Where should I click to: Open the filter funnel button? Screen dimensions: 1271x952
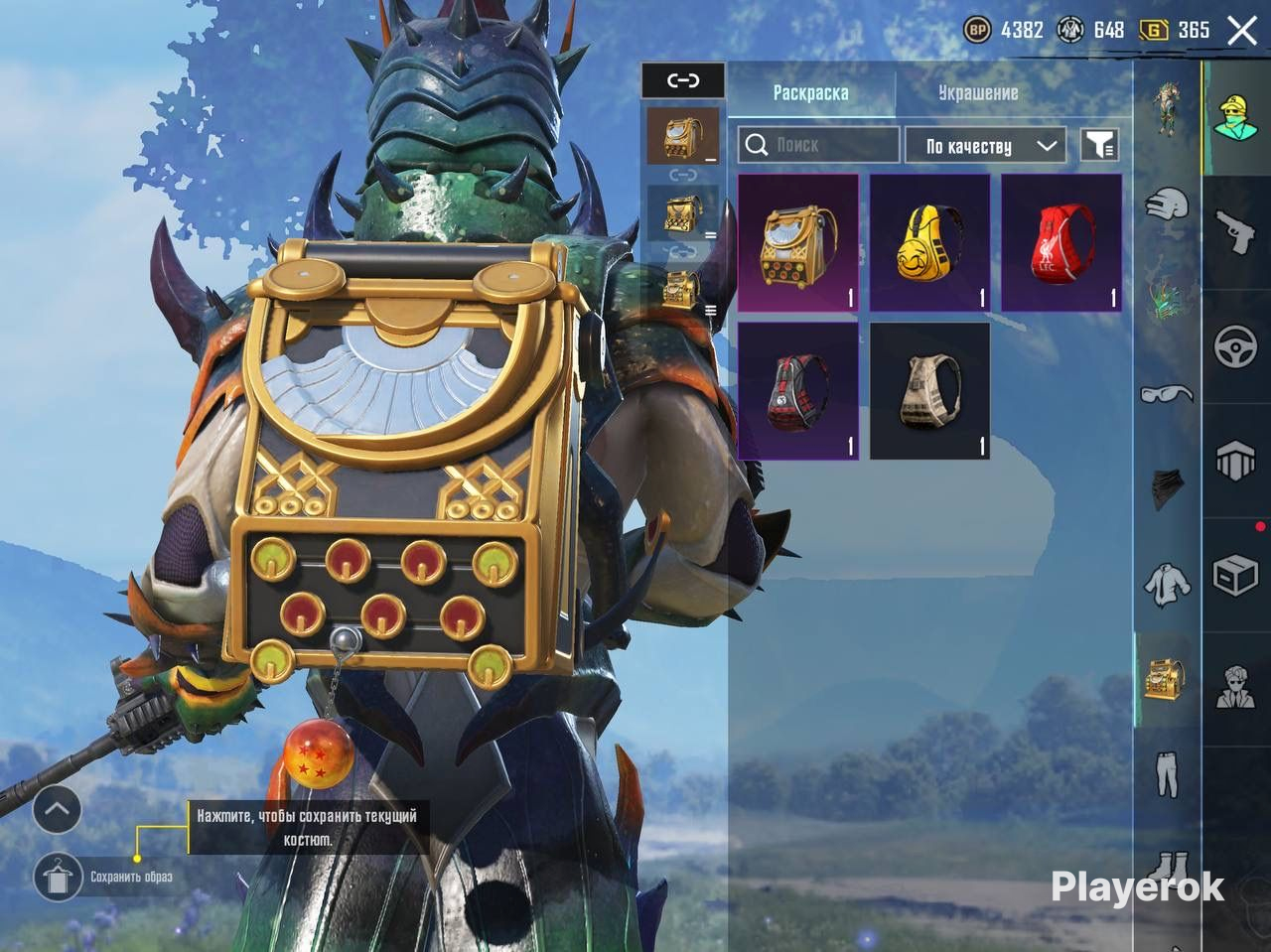point(1098,145)
